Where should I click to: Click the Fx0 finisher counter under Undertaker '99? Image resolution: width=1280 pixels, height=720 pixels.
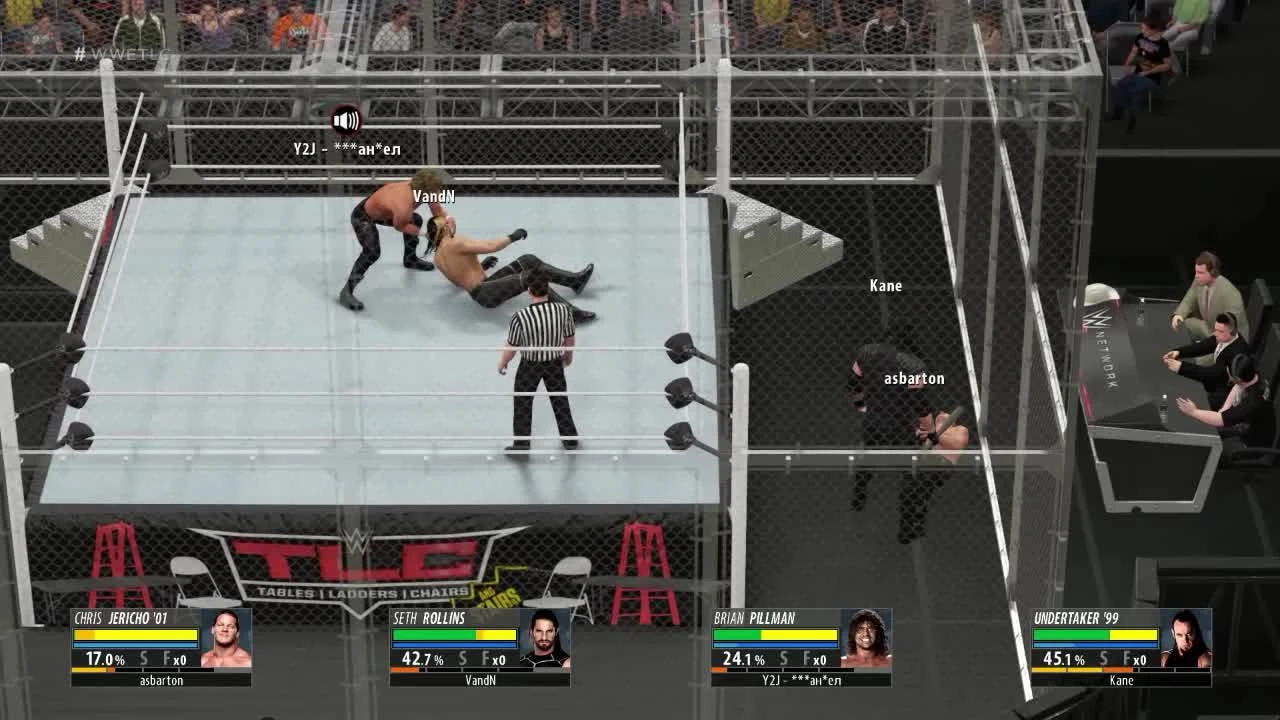[x=1135, y=660]
